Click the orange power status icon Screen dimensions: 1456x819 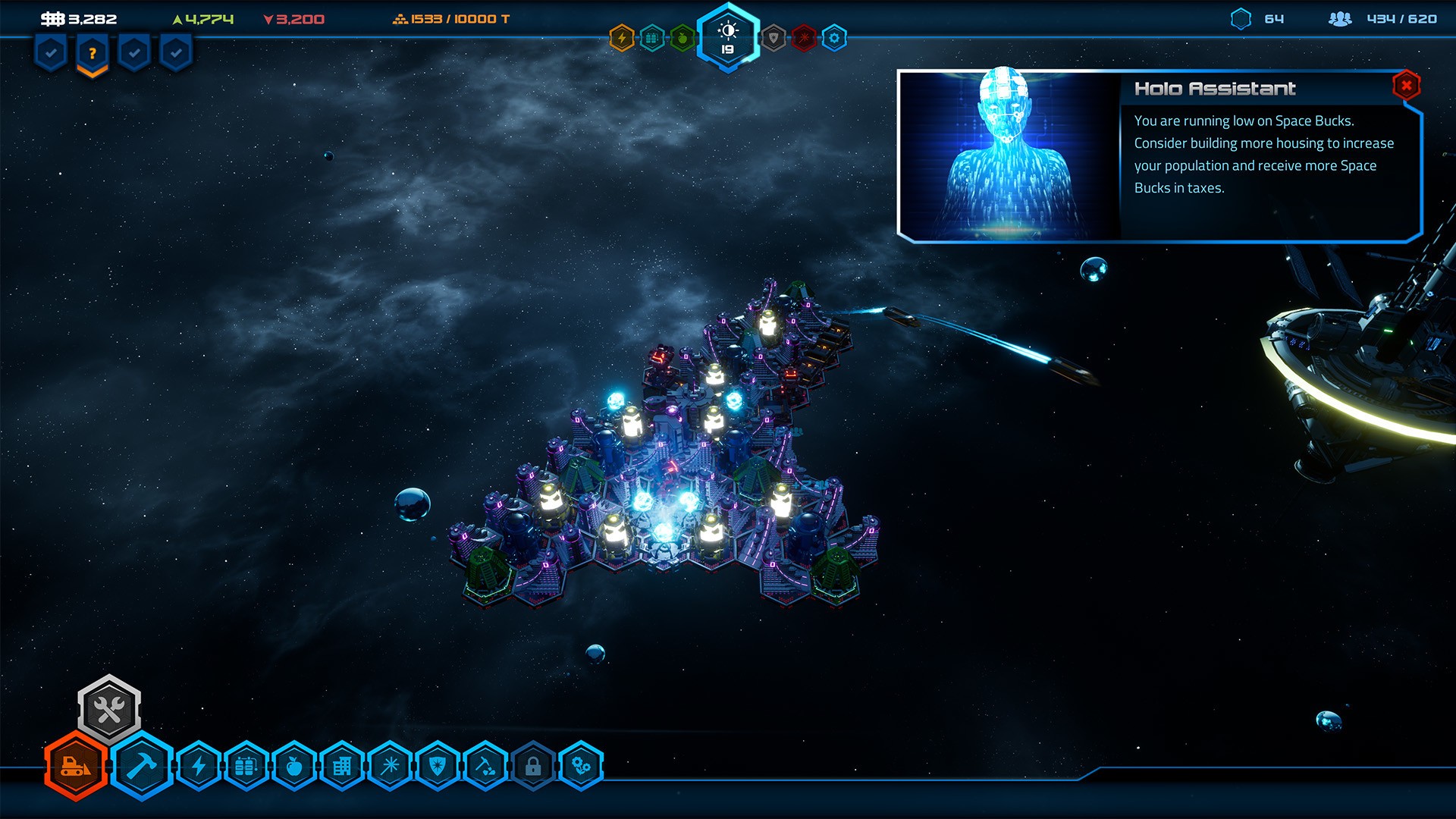[622, 38]
